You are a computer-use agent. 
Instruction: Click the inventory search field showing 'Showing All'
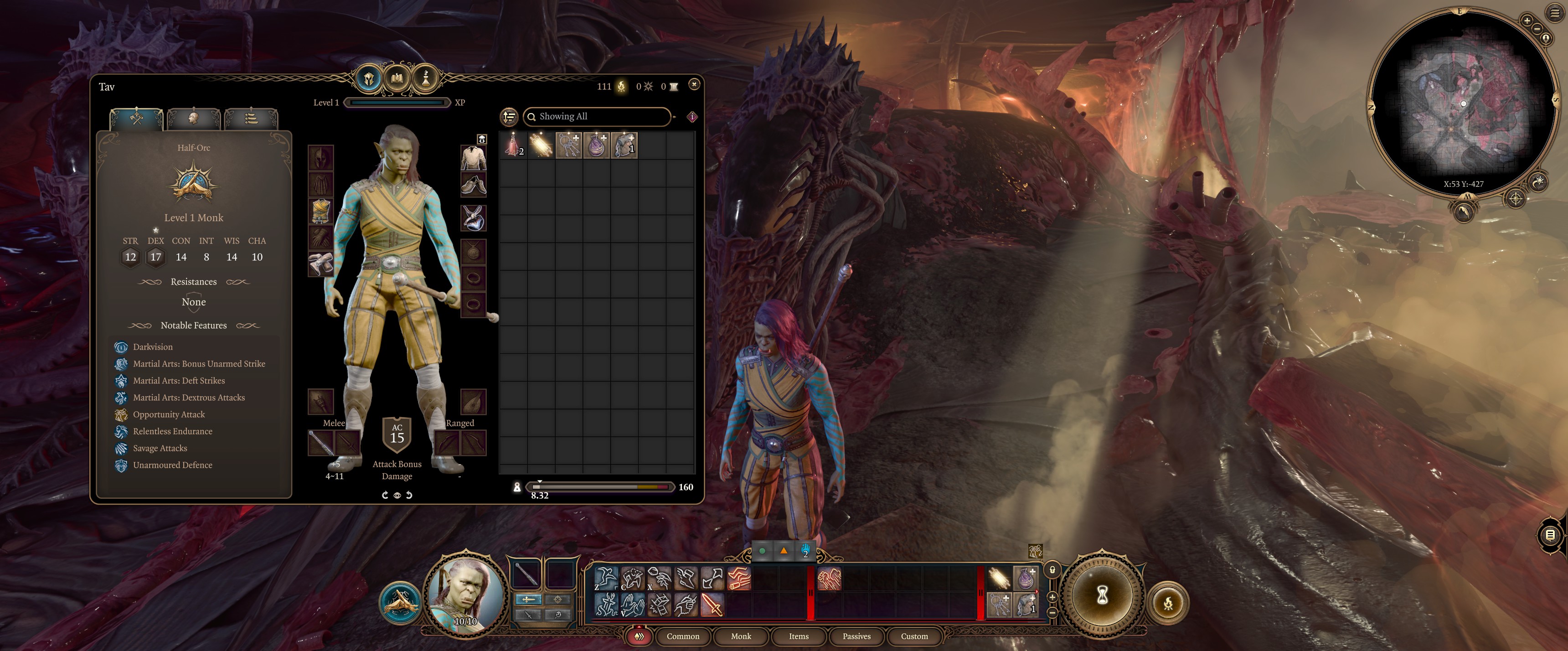pyautogui.click(x=597, y=116)
